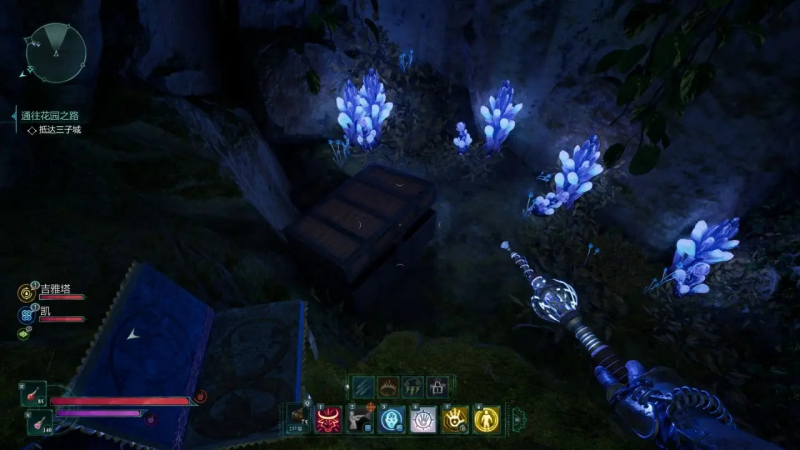Select the storm cloud lightning ability
The image size is (800, 450).
click(x=412, y=386)
